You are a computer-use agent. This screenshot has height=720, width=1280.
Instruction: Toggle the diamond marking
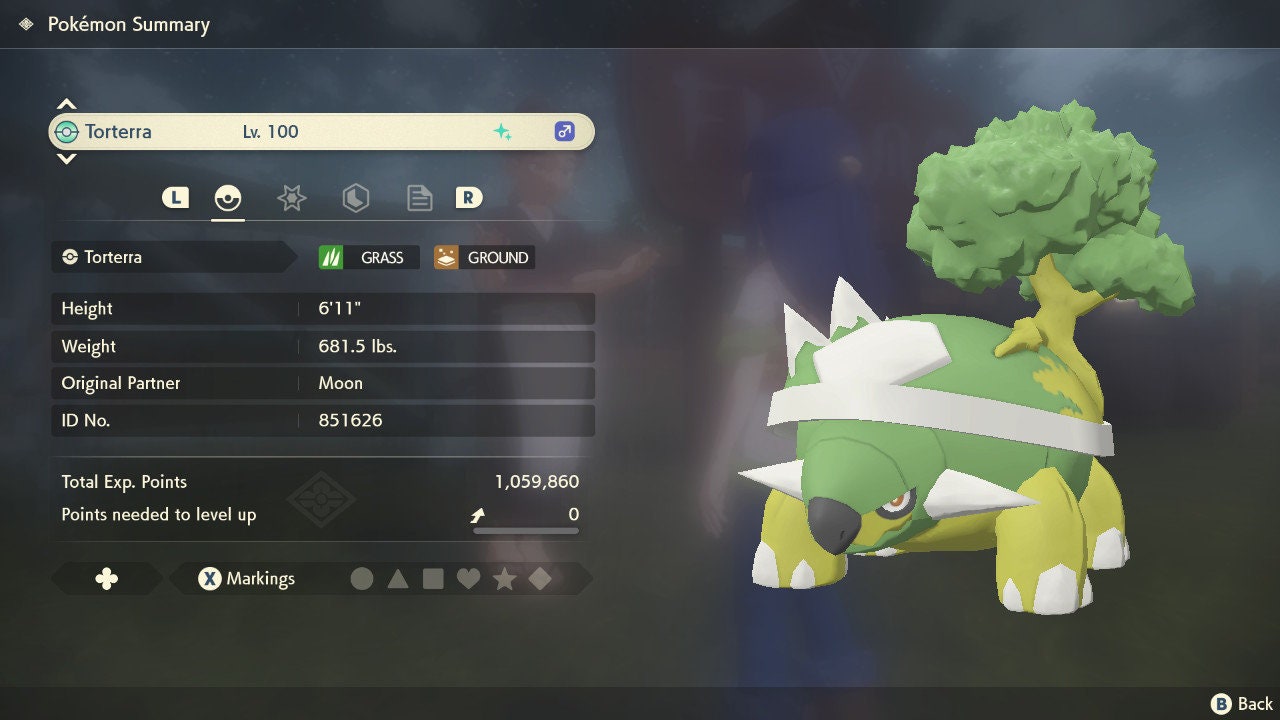(540, 578)
